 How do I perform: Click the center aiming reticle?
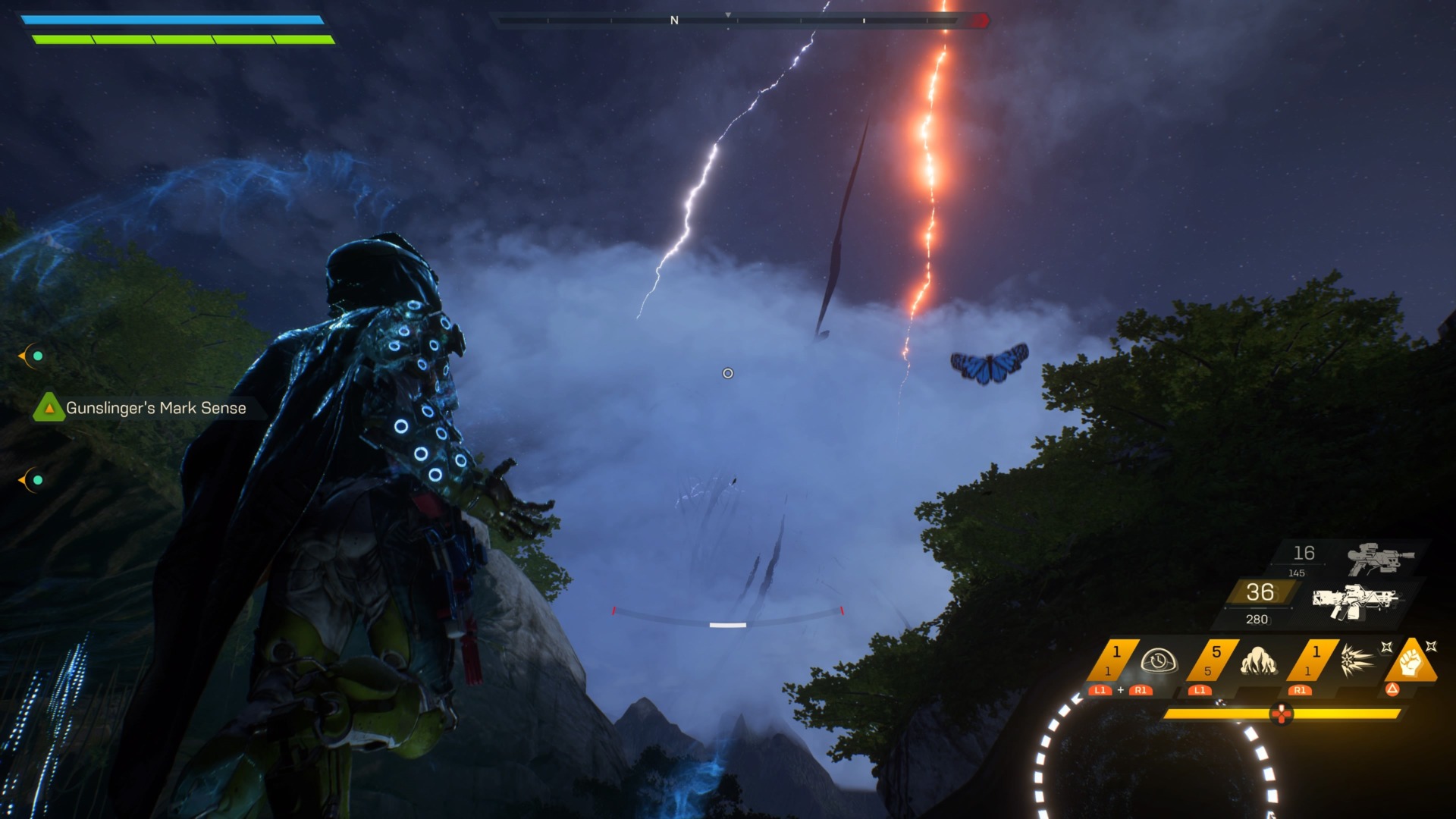point(727,372)
